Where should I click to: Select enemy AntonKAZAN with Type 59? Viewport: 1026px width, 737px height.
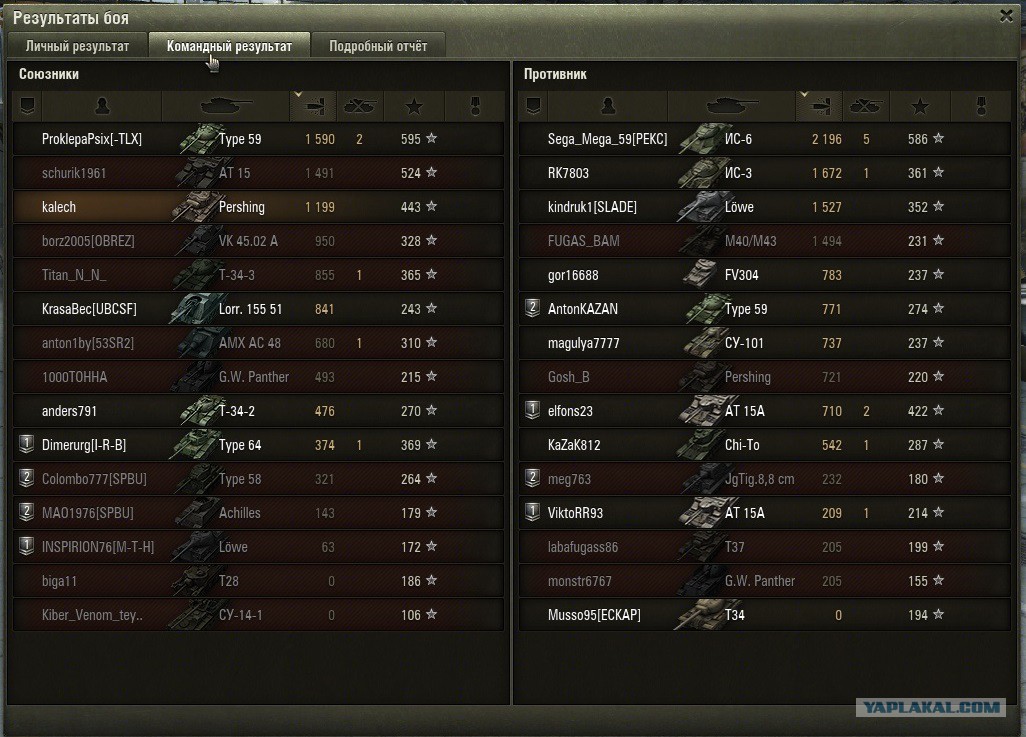(x=583, y=309)
